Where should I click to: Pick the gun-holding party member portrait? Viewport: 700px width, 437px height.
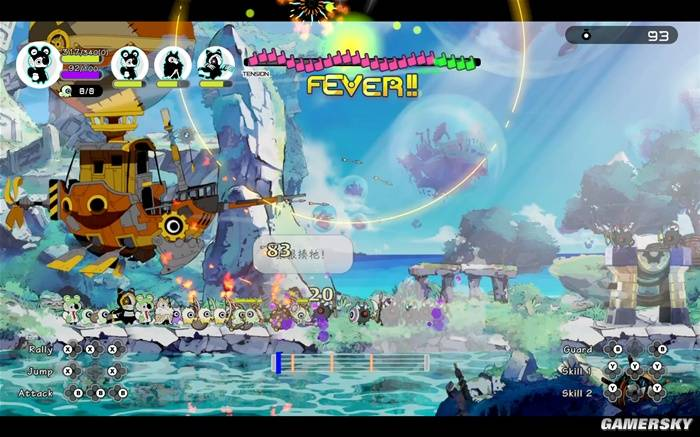[x=215, y=63]
